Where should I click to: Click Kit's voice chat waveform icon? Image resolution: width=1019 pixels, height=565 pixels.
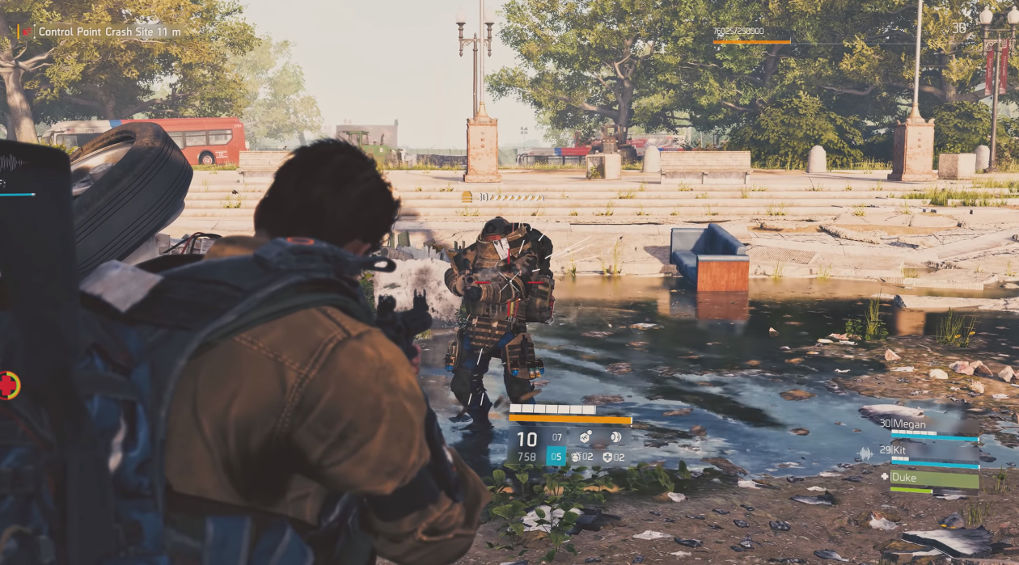(x=864, y=453)
